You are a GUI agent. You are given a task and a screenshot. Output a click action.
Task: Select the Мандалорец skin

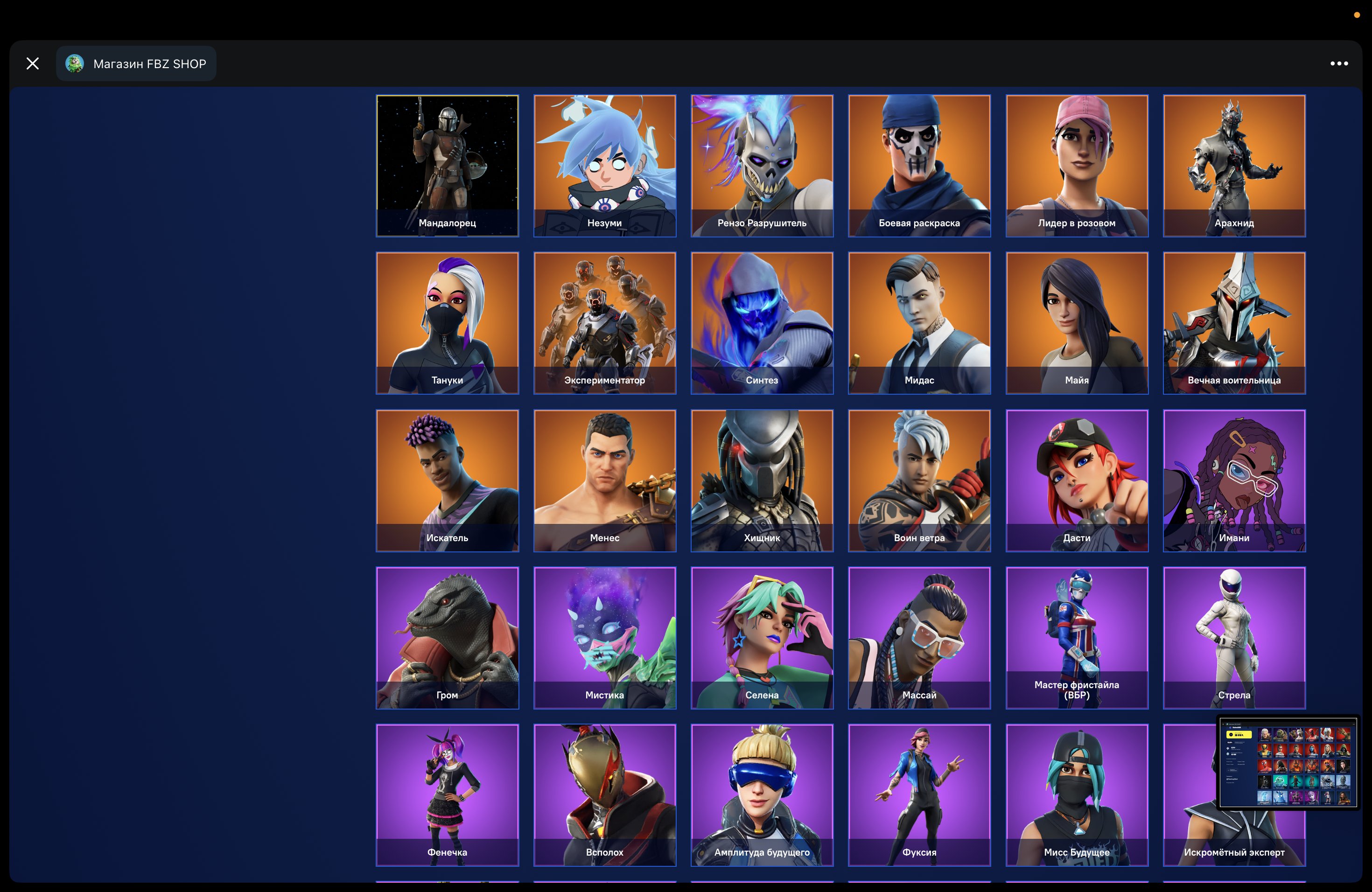[x=448, y=165]
